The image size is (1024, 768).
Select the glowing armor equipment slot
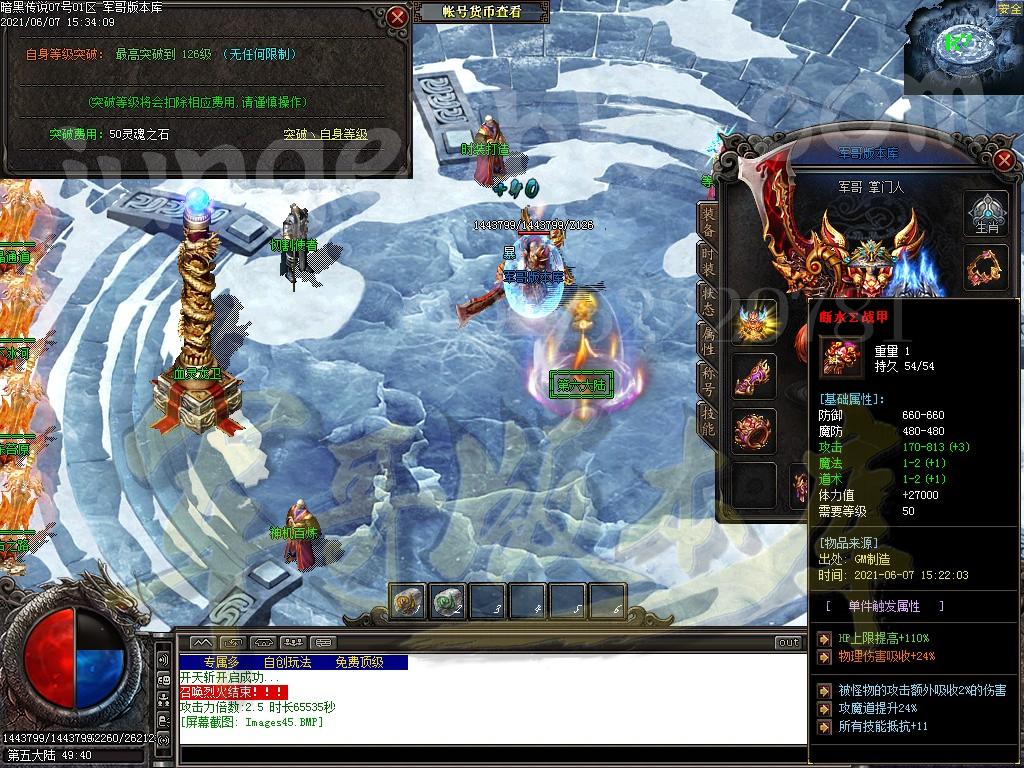(754, 322)
